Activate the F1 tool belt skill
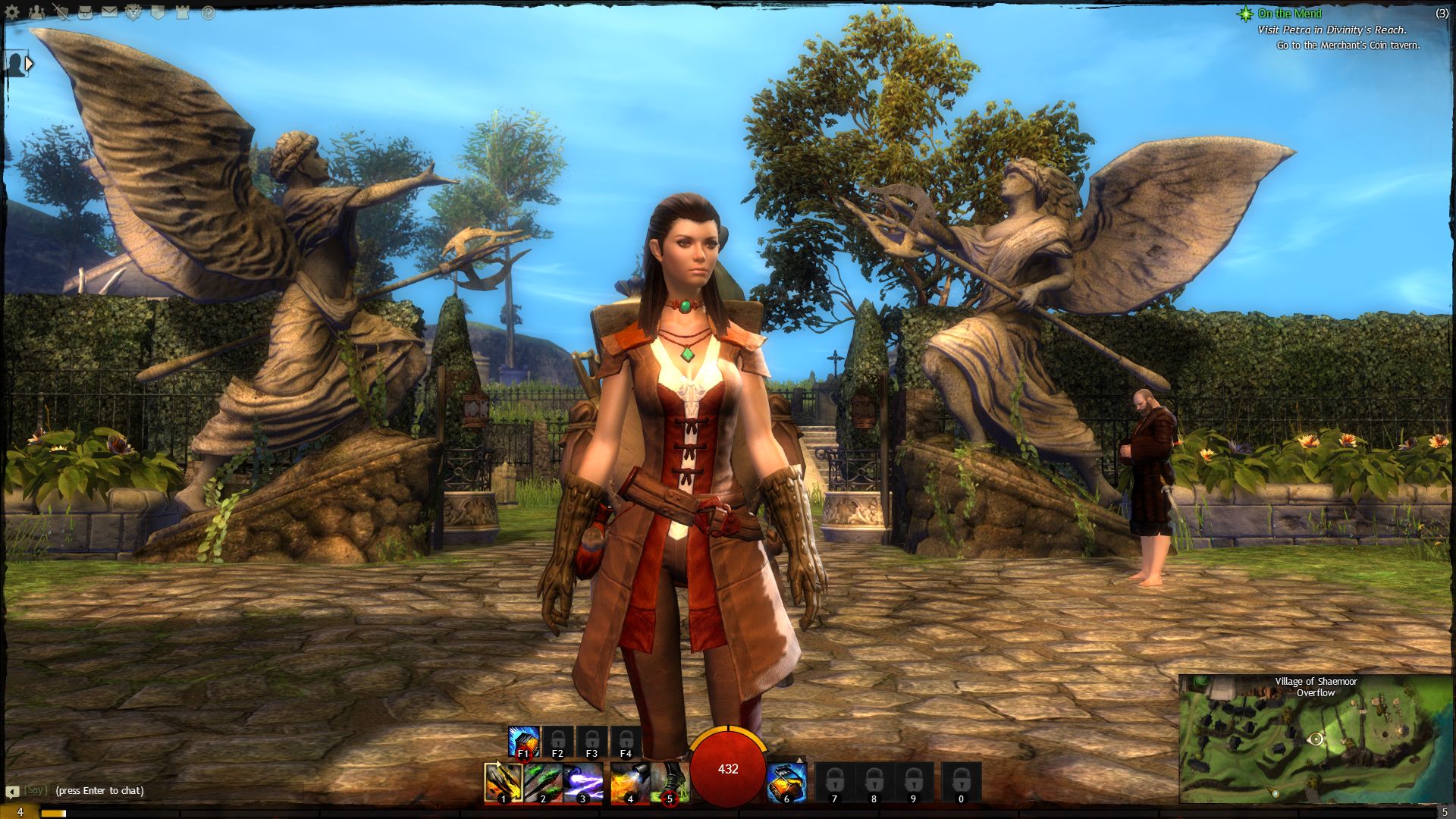The height and width of the screenshot is (819, 1456). click(x=523, y=741)
